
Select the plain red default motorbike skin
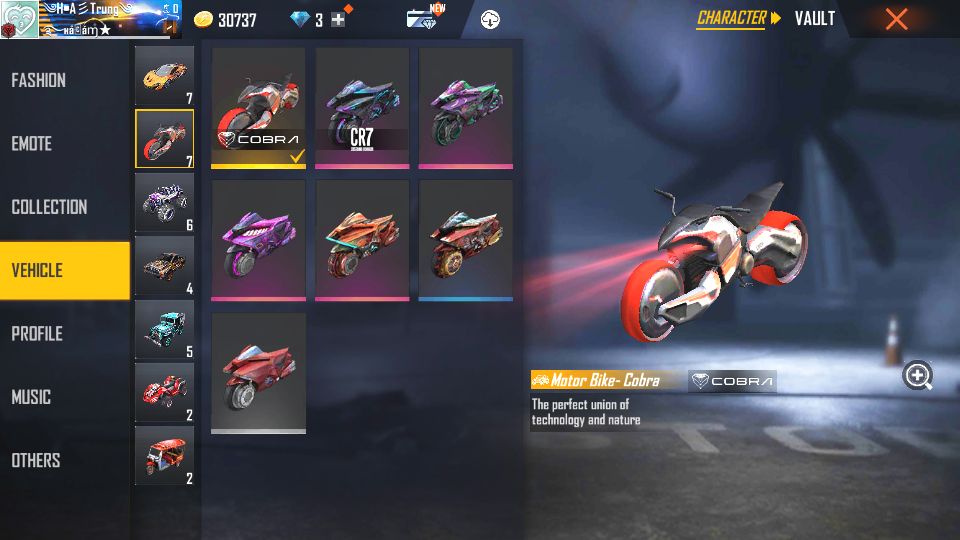259,373
